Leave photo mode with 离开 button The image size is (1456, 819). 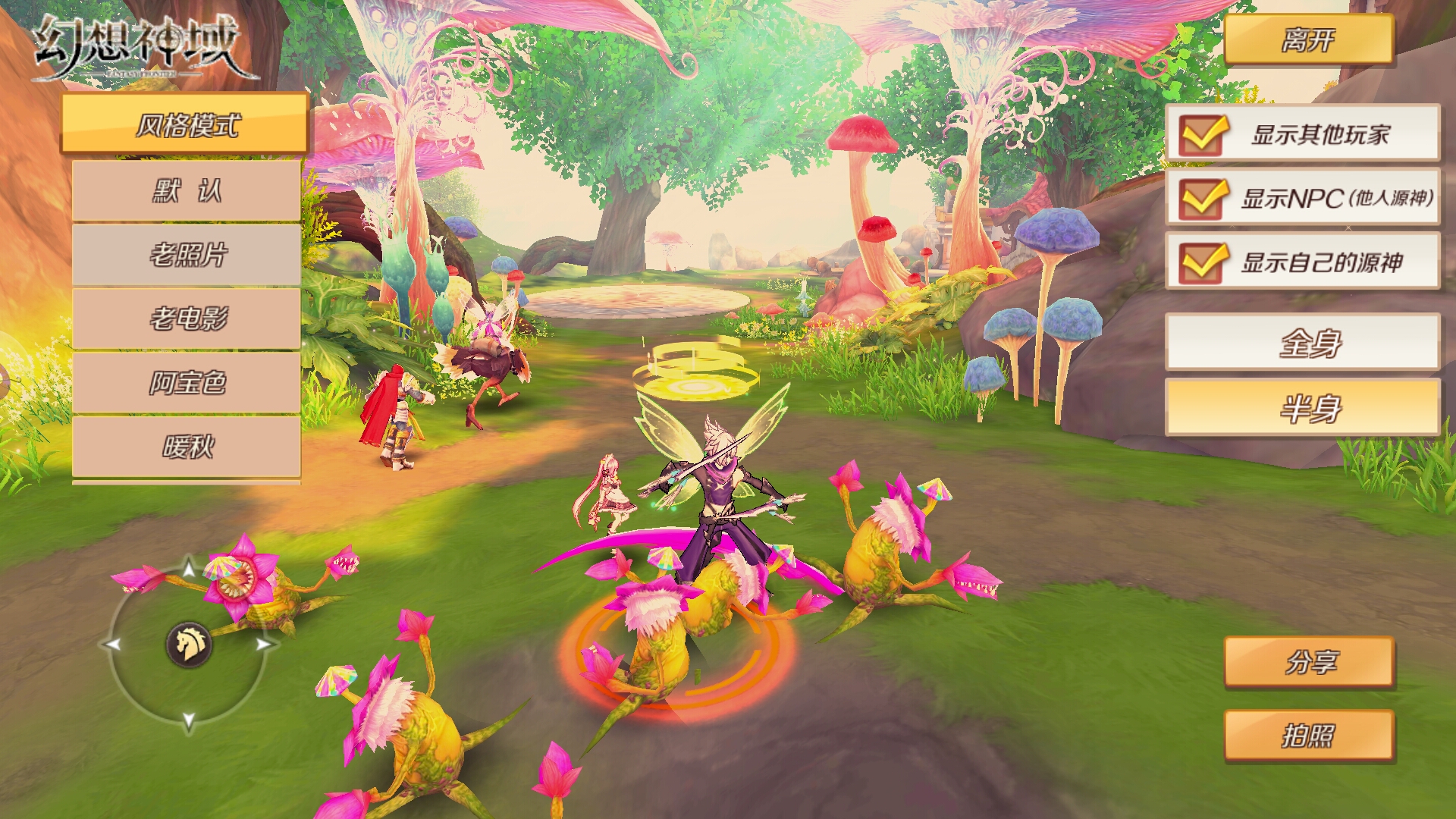[1308, 39]
